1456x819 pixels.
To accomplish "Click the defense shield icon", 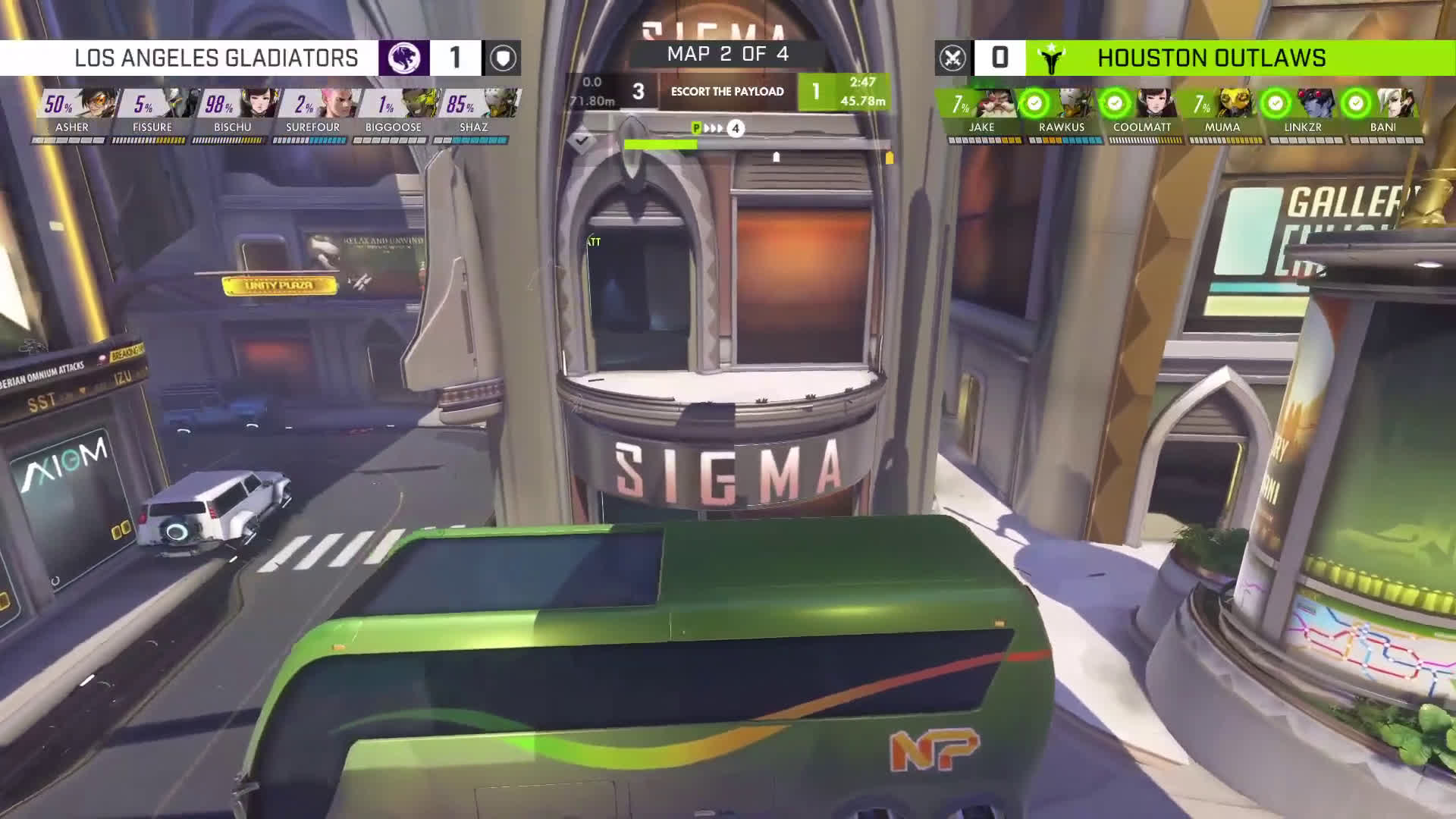I will point(502,58).
